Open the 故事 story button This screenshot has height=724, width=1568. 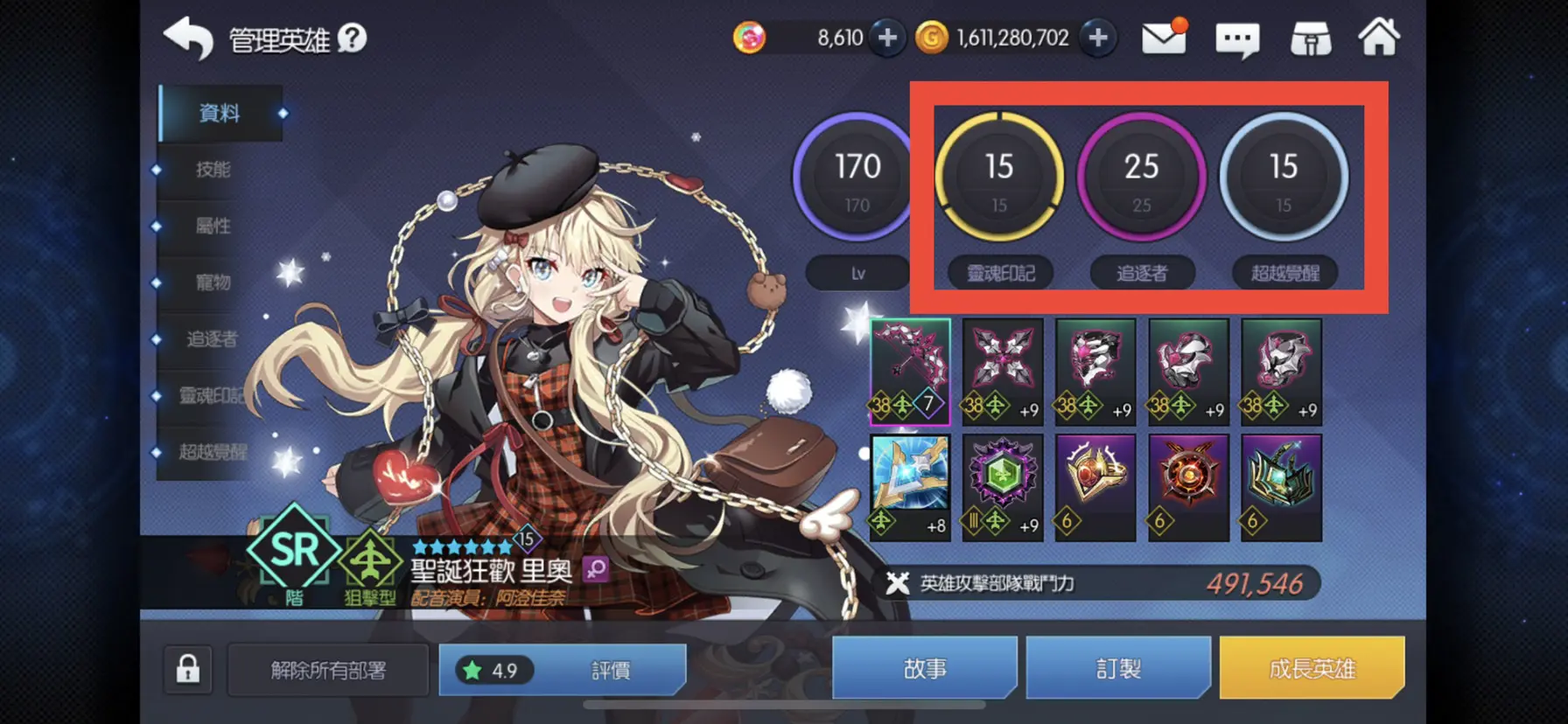coord(925,667)
